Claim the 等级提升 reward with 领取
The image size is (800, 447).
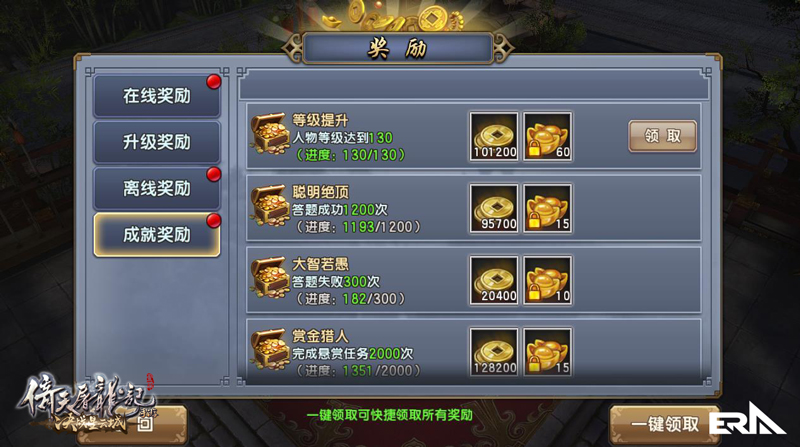point(662,136)
